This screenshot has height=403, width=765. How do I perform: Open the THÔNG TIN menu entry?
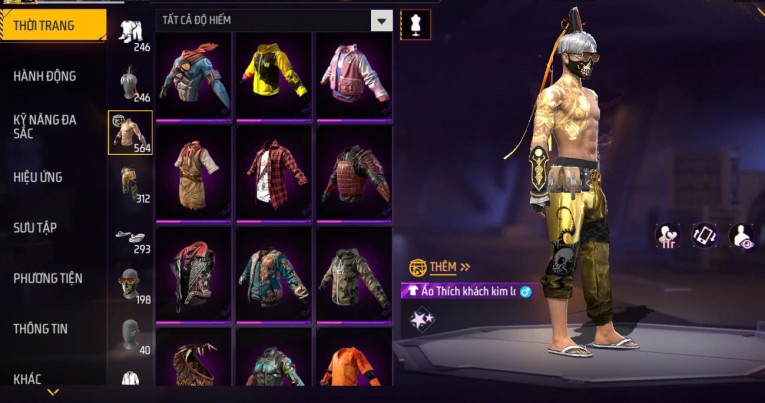coord(41,328)
